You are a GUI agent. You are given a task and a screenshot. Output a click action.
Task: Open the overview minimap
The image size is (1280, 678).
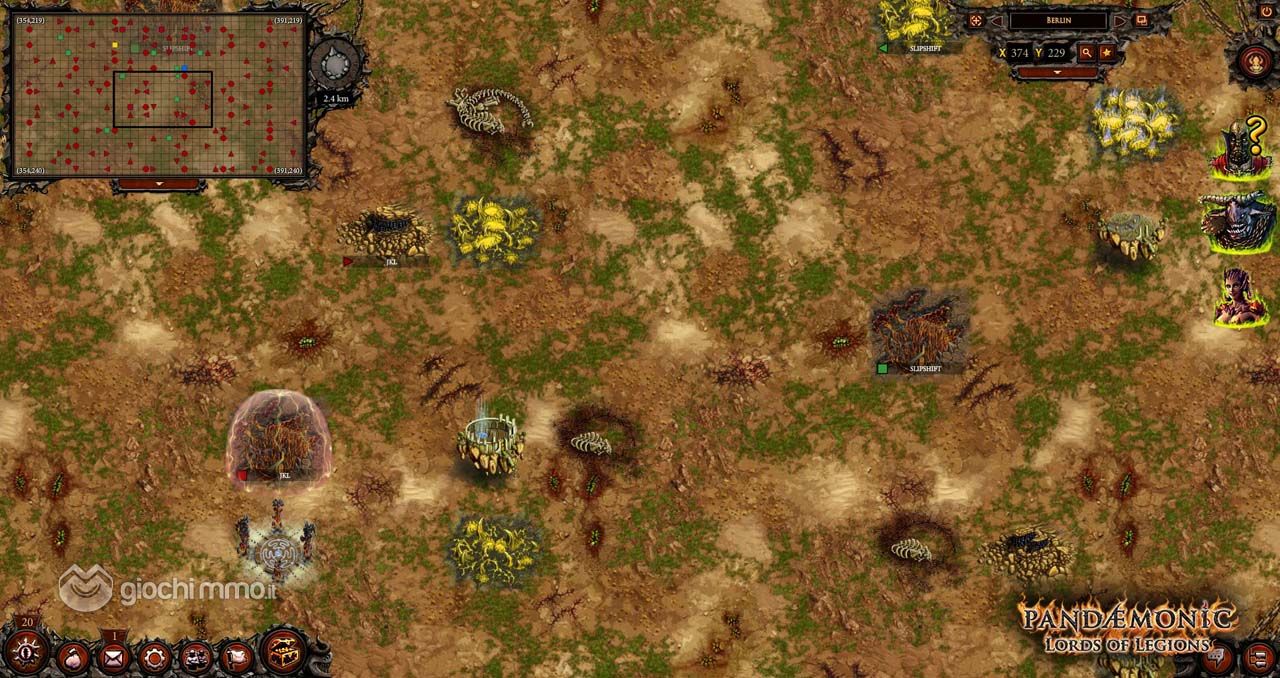point(157,96)
